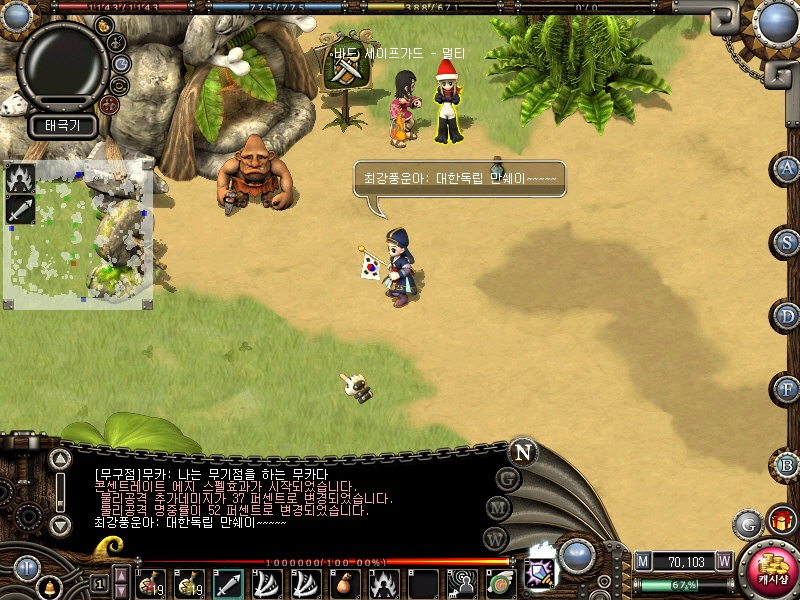Click the F button on right bar
This screenshot has height=600, width=800.
coord(788,389)
